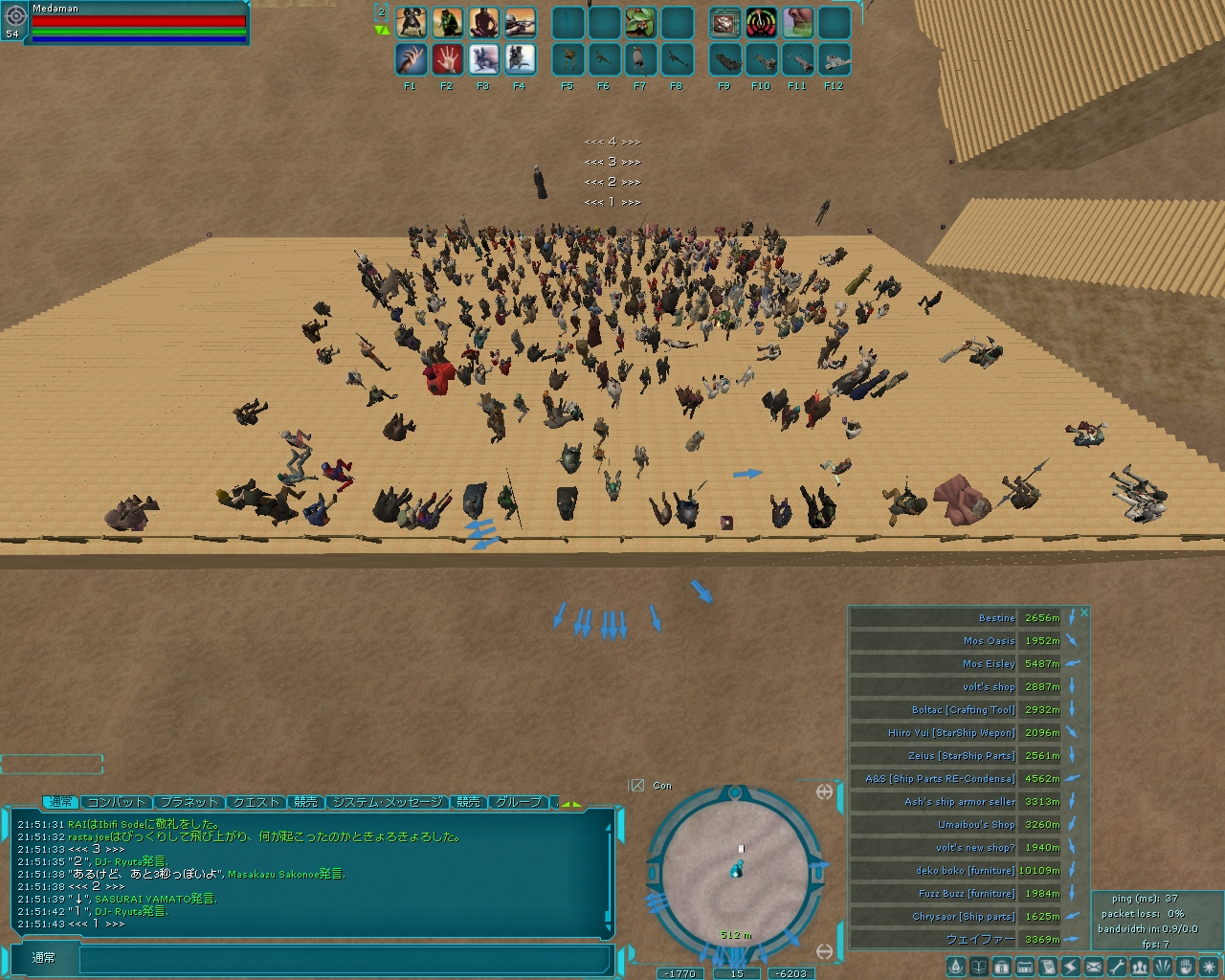Viewport: 1225px width, 980px height.
Task: Zoom out the radar with minus button
Action: click(x=824, y=950)
